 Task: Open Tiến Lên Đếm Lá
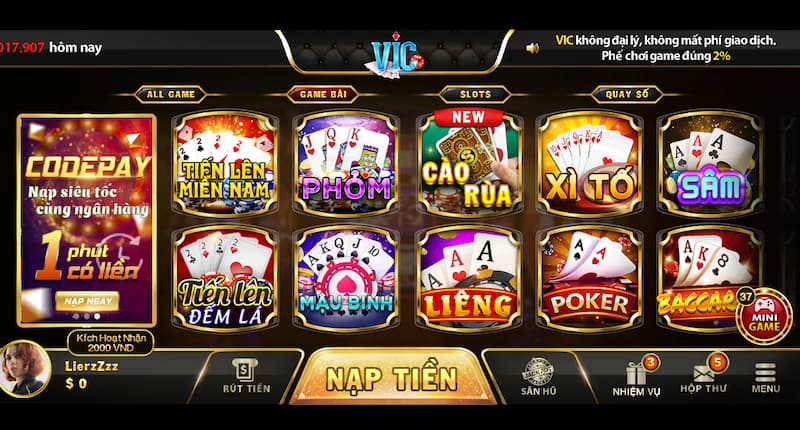pos(229,277)
